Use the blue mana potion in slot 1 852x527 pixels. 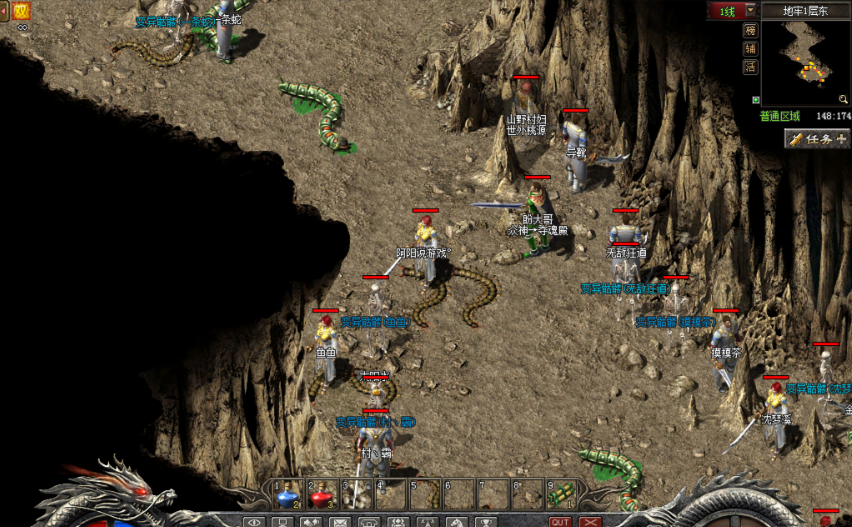288,494
